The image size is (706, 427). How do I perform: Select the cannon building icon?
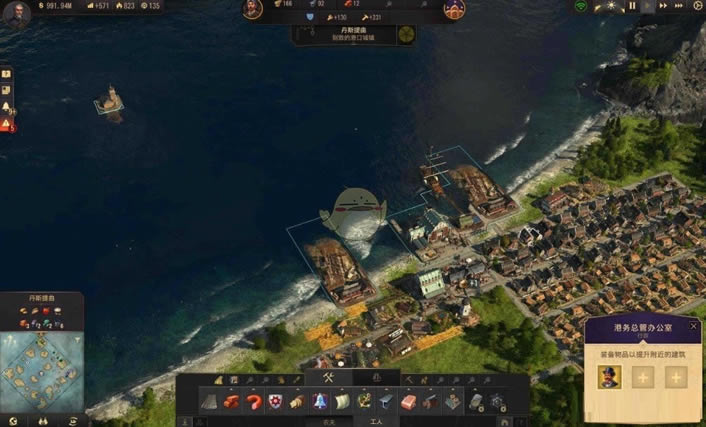tap(430, 401)
